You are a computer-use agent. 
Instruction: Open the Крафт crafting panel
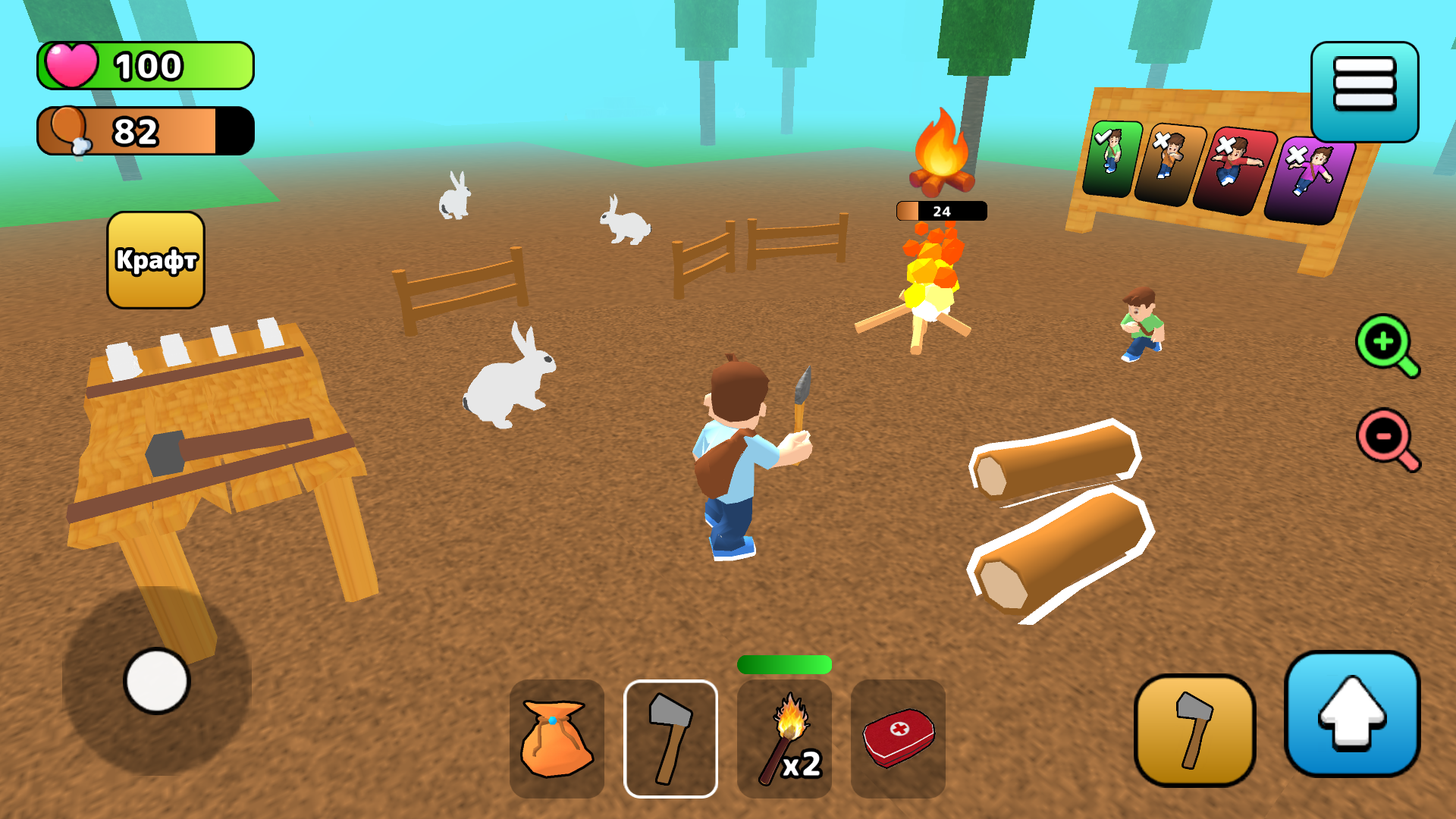(x=155, y=259)
